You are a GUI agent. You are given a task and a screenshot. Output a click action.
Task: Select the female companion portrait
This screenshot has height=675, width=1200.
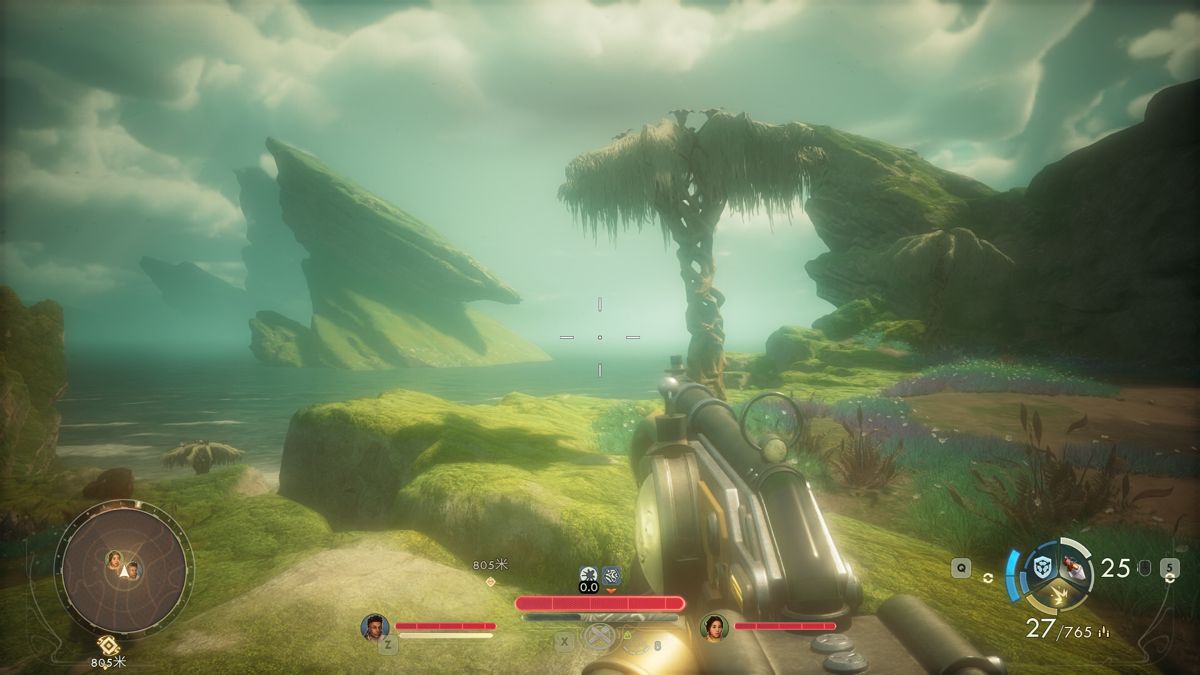tap(714, 627)
